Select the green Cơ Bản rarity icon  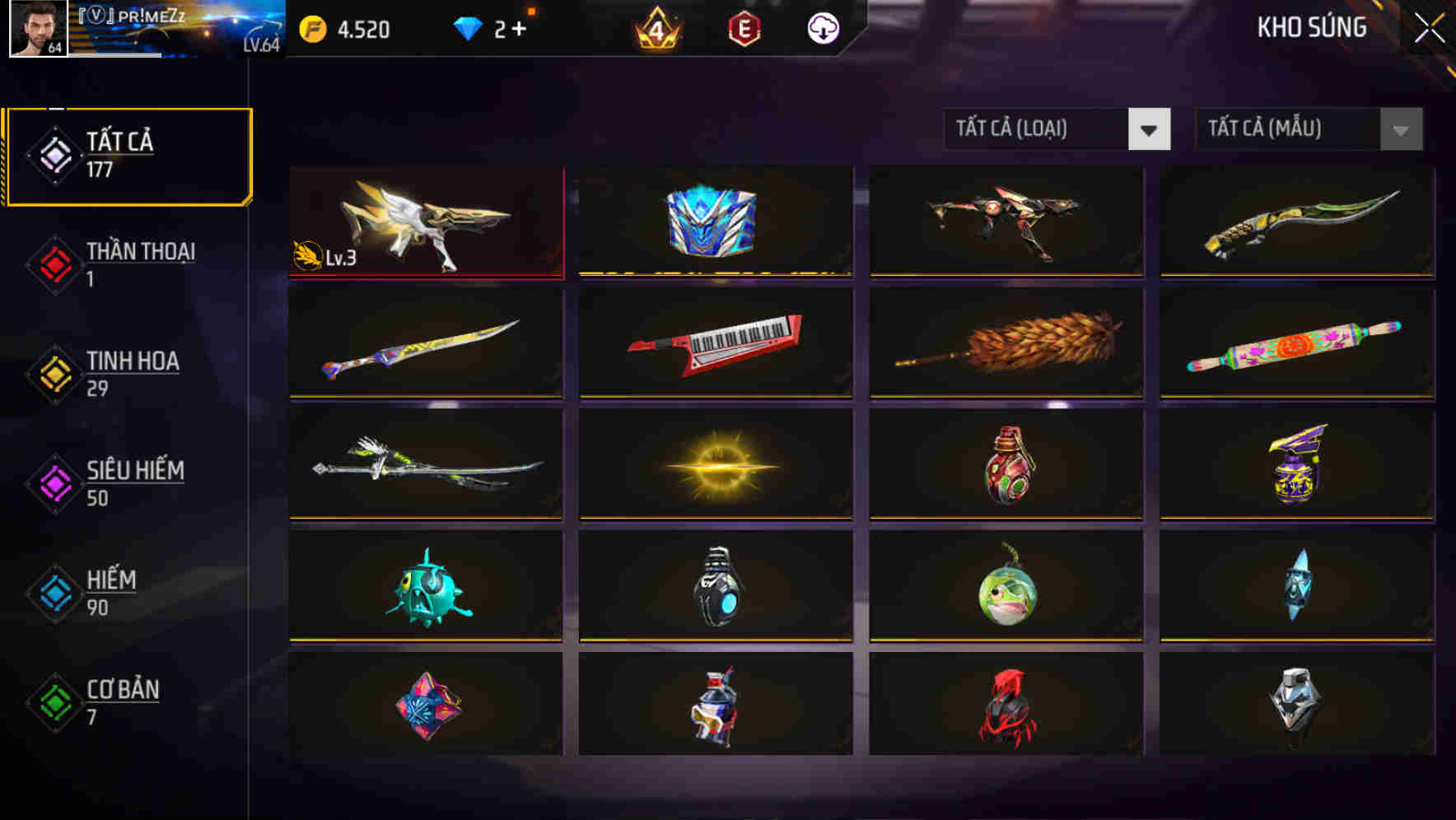click(x=52, y=701)
